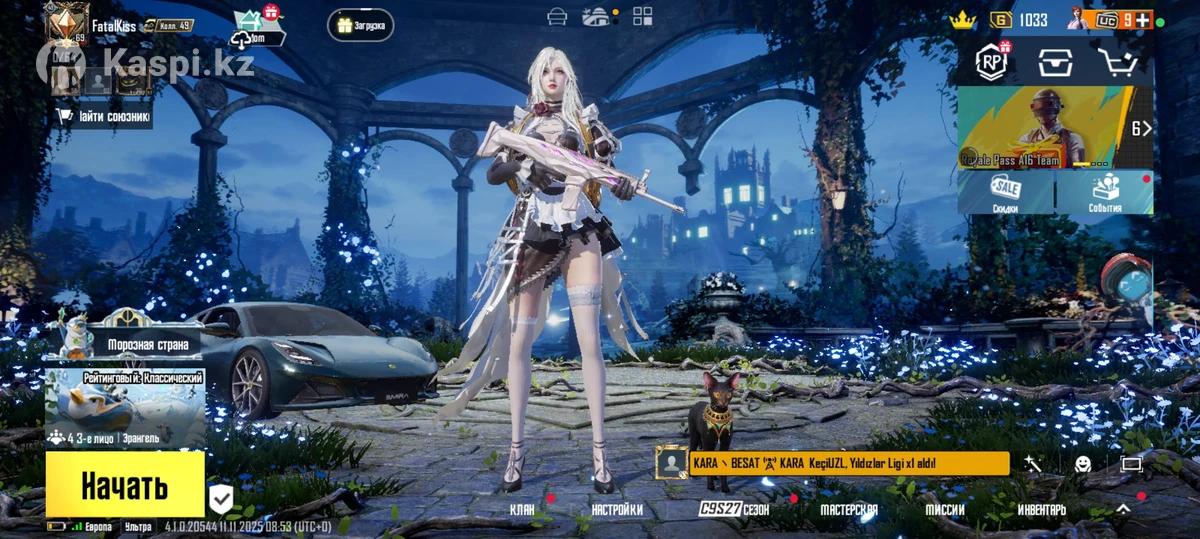Open the Миссии missions menu
The width and height of the screenshot is (1200, 539).
[x=945, y=510]
